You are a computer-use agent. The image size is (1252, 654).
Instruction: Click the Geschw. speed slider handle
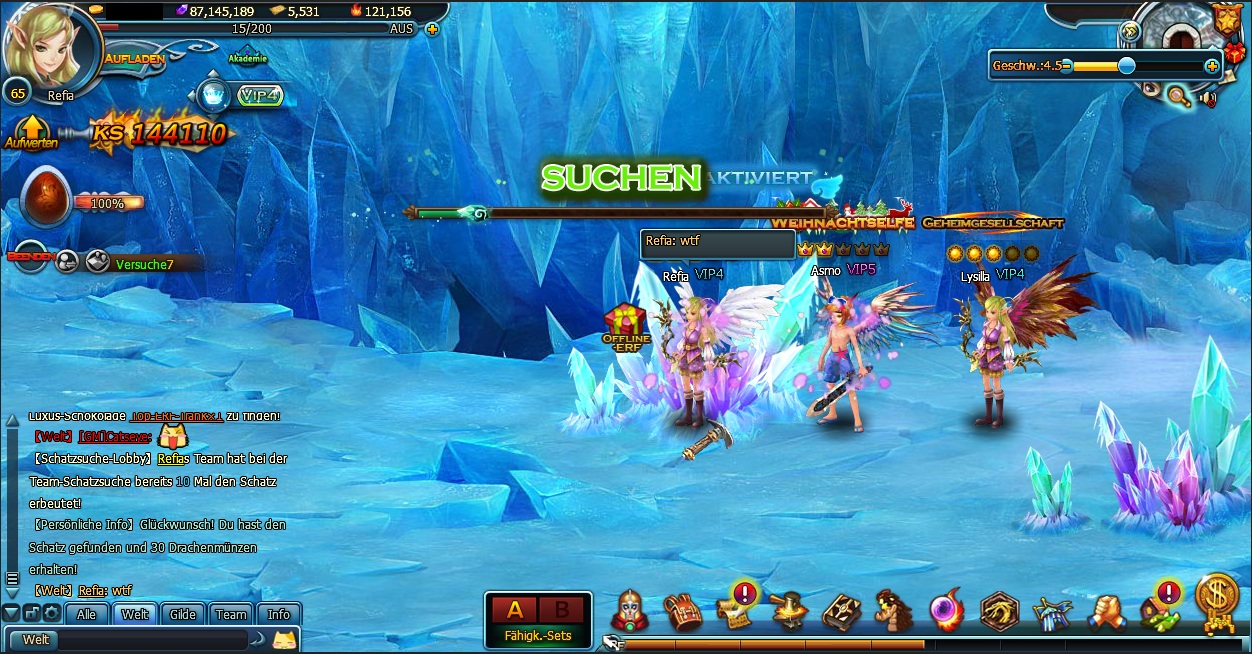pyautogui.click(x=1127, y=66)
